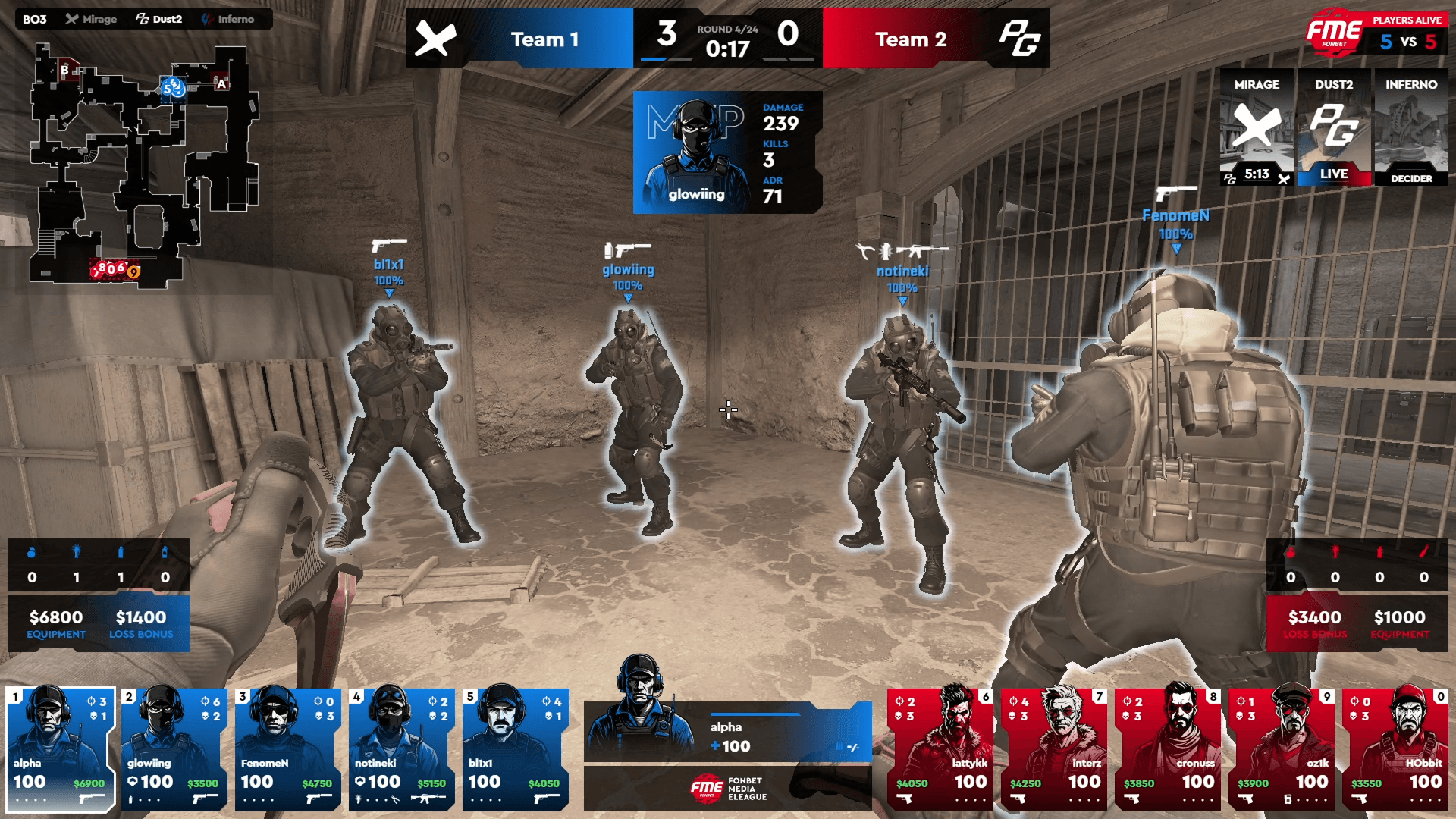Click the radar minimap
Screen dimensions: 1456x819
(144, 165)
